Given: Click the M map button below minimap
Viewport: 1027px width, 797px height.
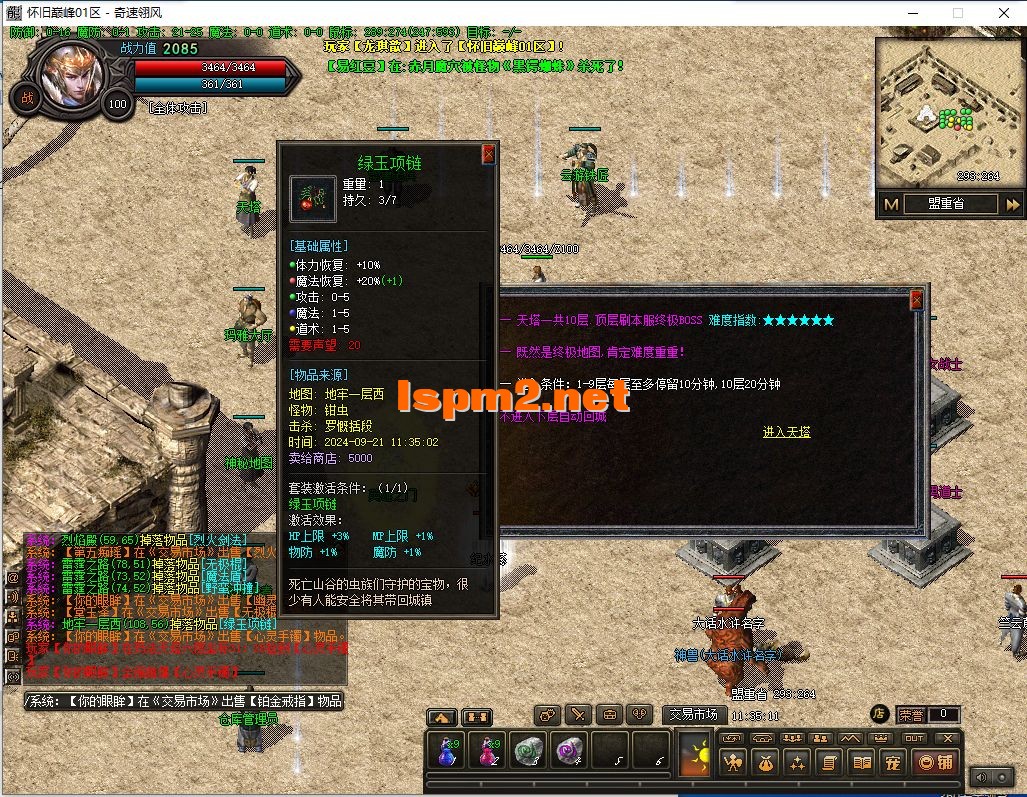Looking at the screenshot, I should tap(890, 204).
